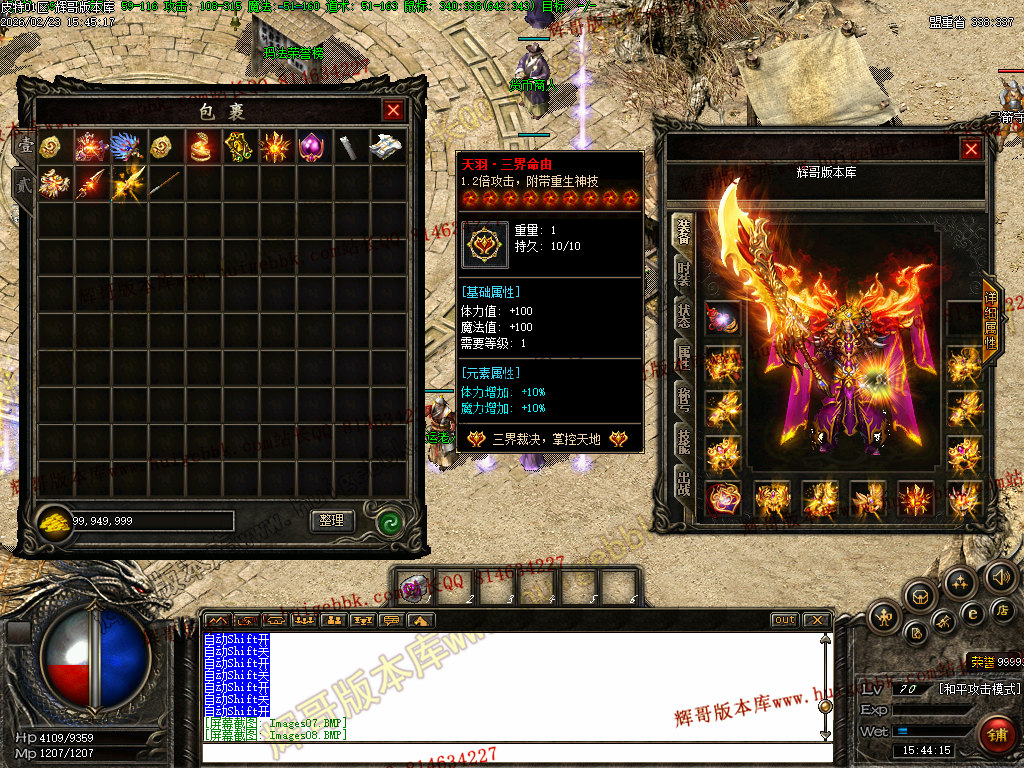Open the 状态 status tab
The image size is (1024, 768).
(683, 313)
